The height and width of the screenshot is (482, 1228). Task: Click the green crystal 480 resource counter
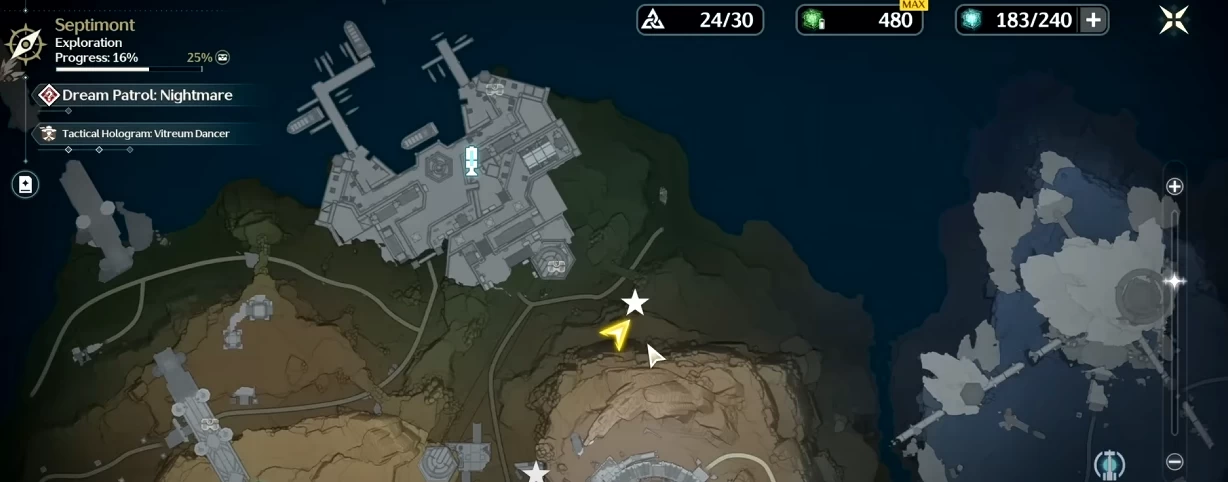point(859,20)
